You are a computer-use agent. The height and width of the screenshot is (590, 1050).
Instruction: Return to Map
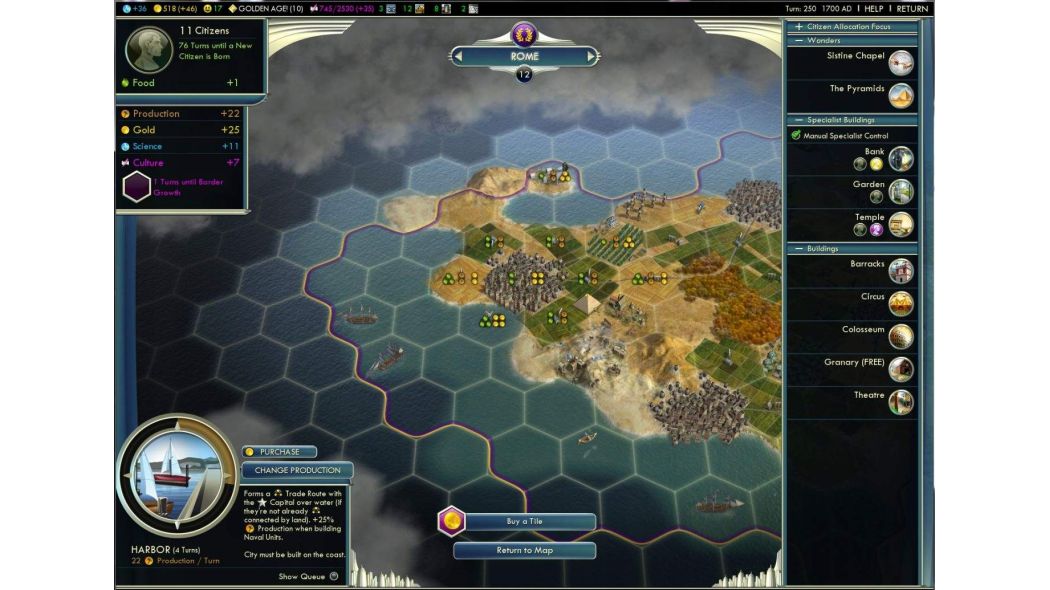pos(524,550)
